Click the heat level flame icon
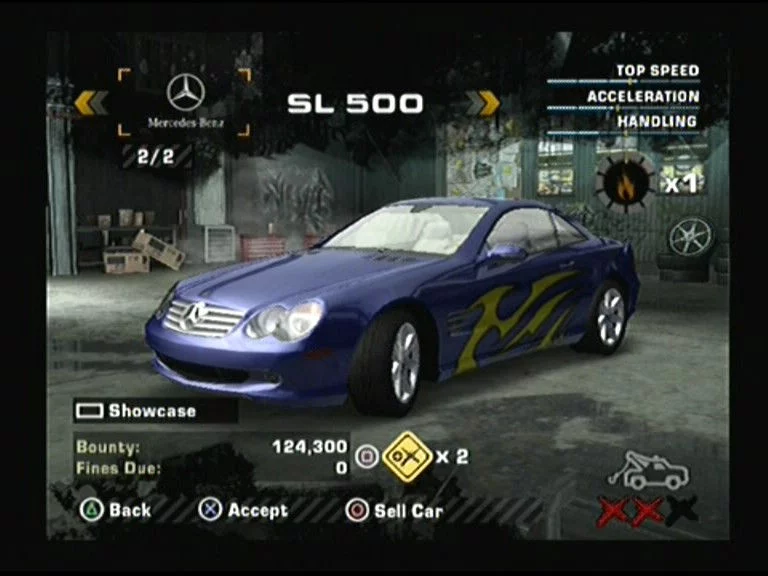768x576 pixels. point(625,182)
